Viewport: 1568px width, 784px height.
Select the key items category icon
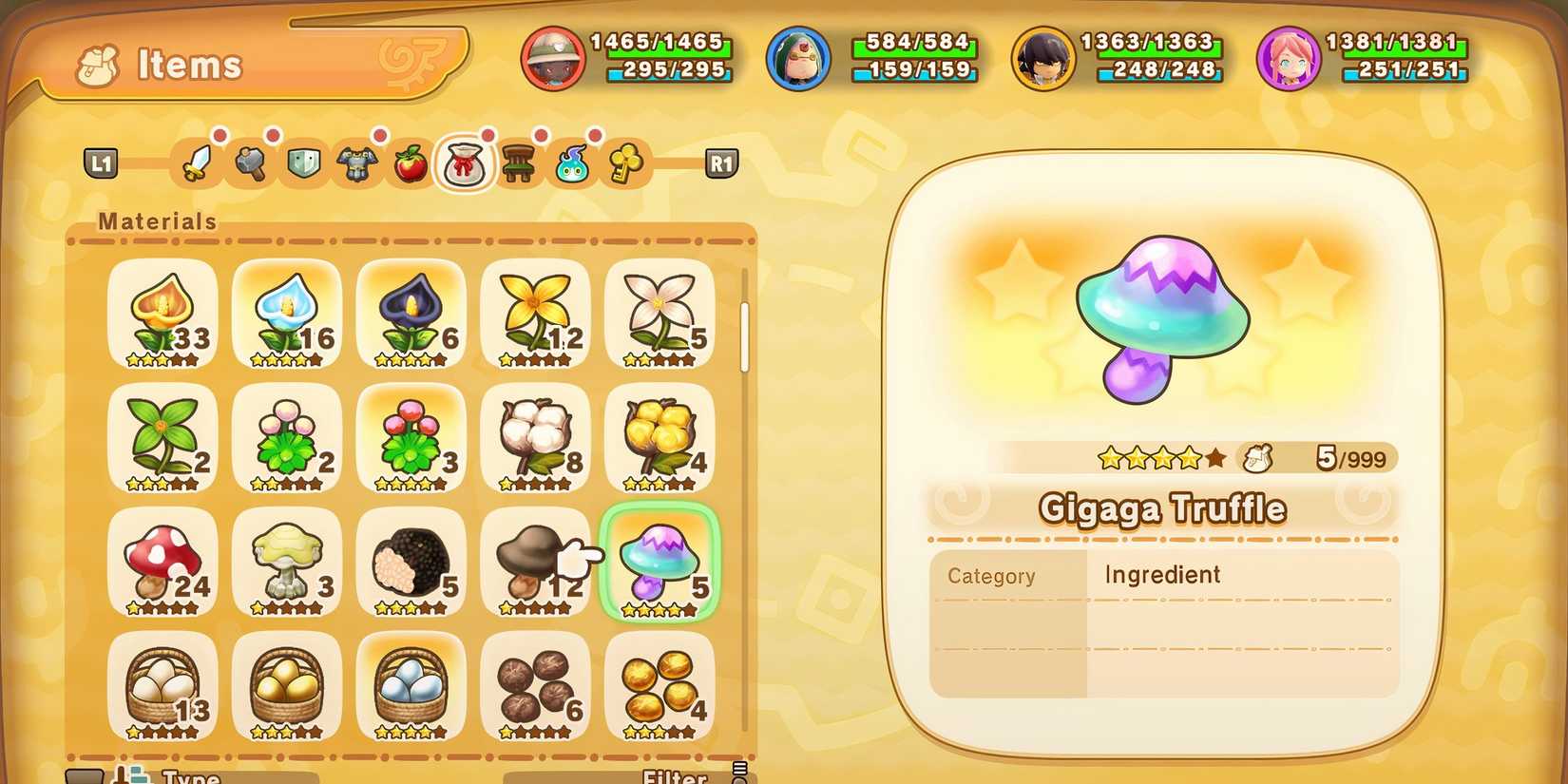(625, 162)
